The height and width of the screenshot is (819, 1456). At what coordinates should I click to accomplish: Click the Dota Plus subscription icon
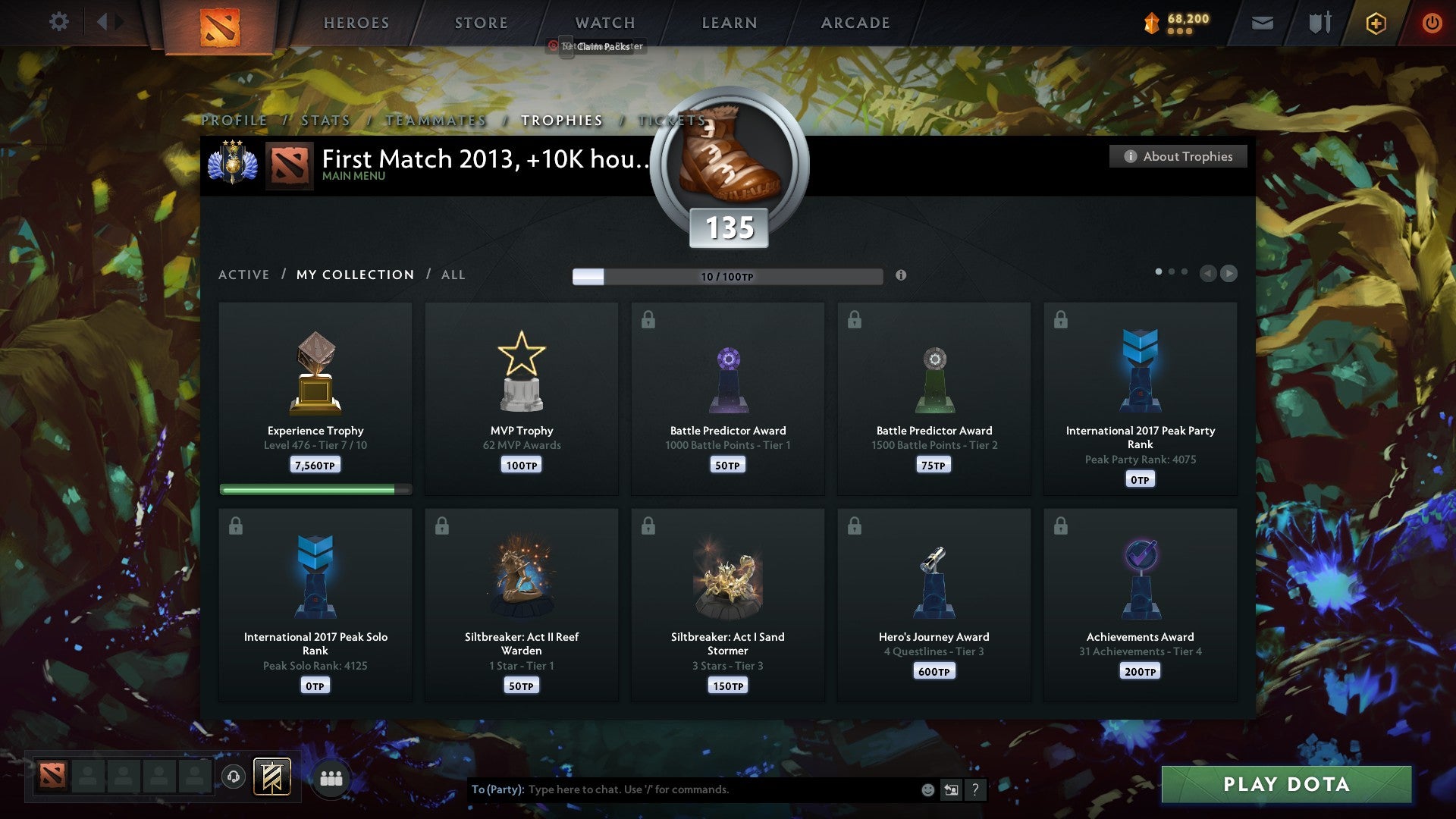(1376, 23)
